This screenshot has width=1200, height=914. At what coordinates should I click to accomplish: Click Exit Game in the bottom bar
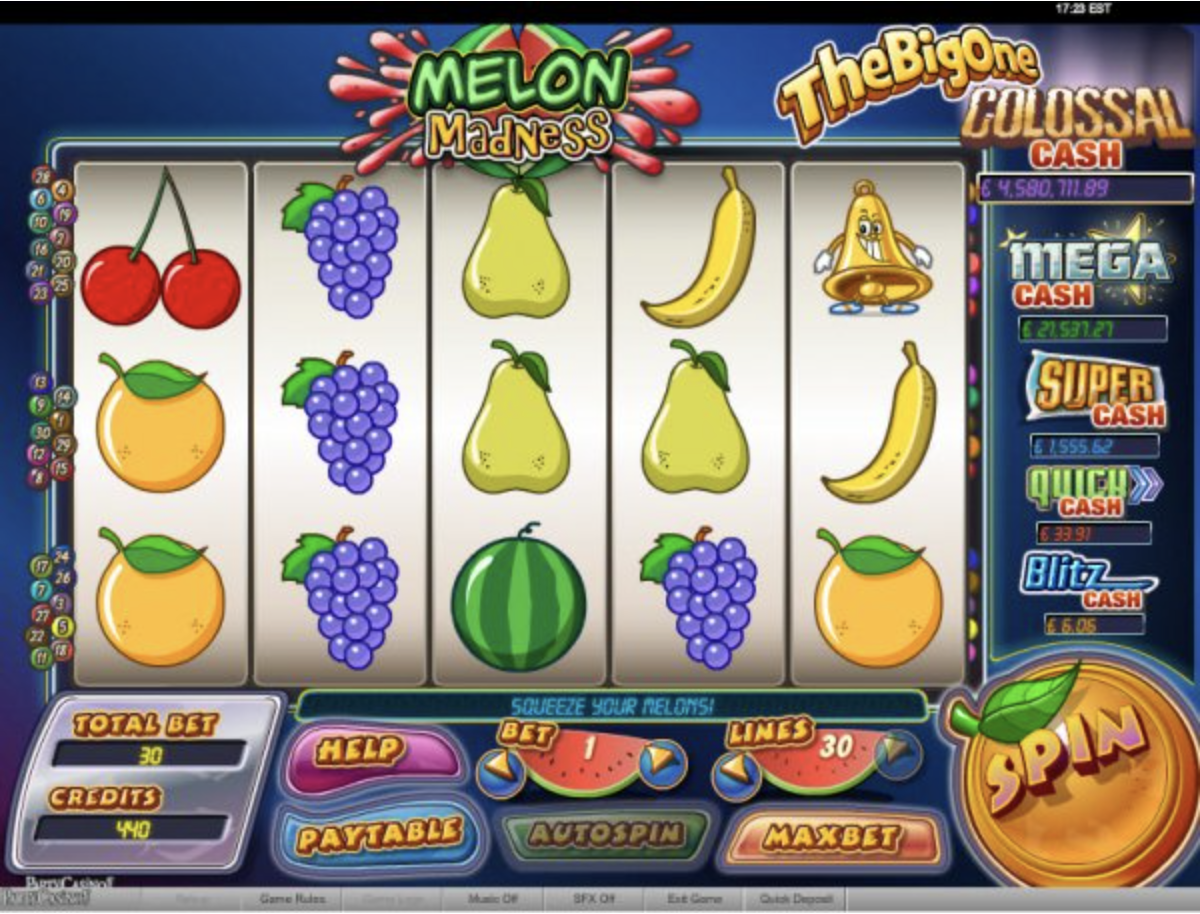[693, 899]
